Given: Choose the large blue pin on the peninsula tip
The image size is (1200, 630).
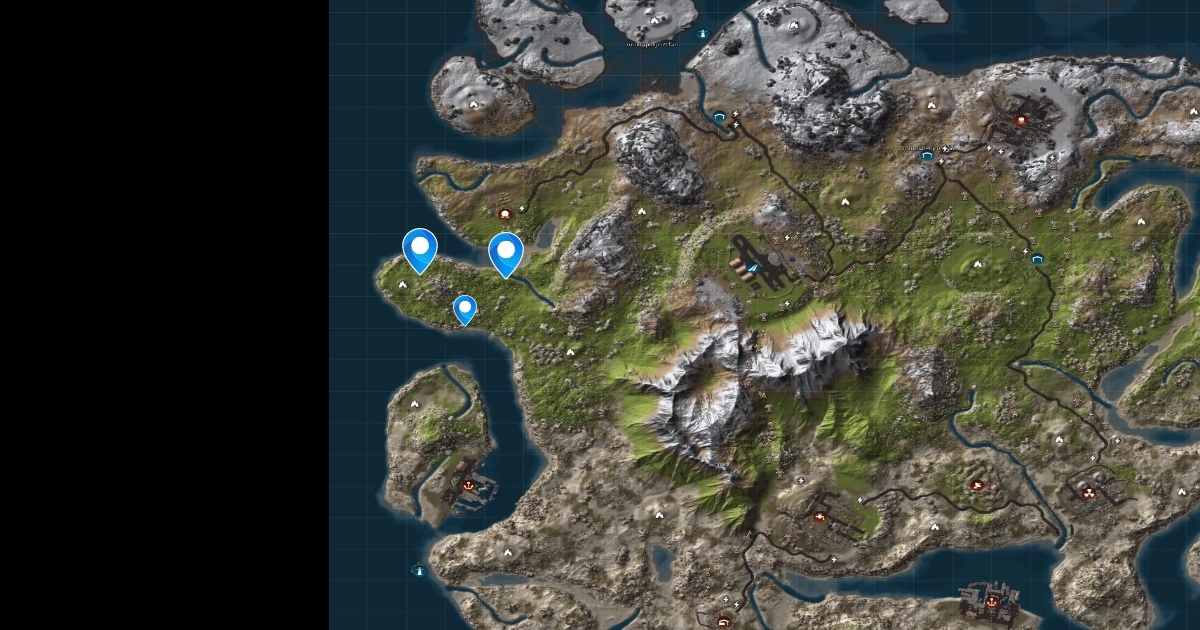Looking at the screenshot, I should pyautogui.click(x=420, y=248).
